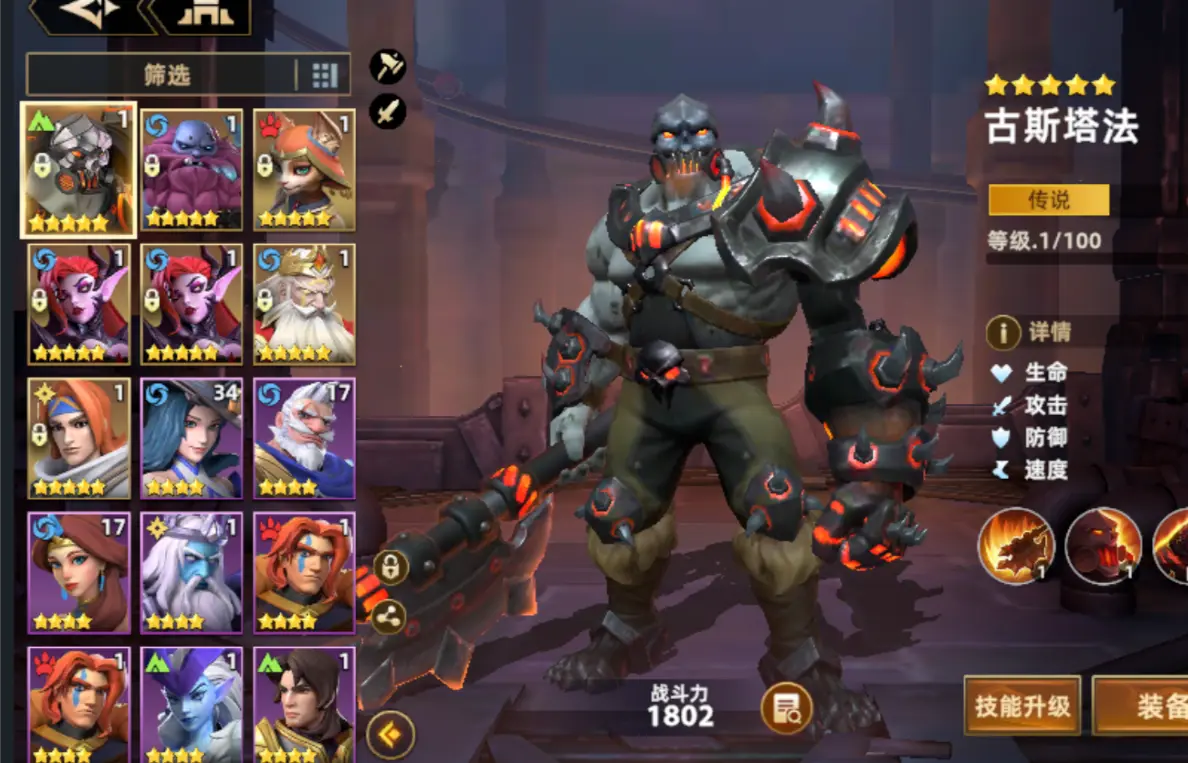Choose the white-bearded elder at level 17

pos(304,437)
